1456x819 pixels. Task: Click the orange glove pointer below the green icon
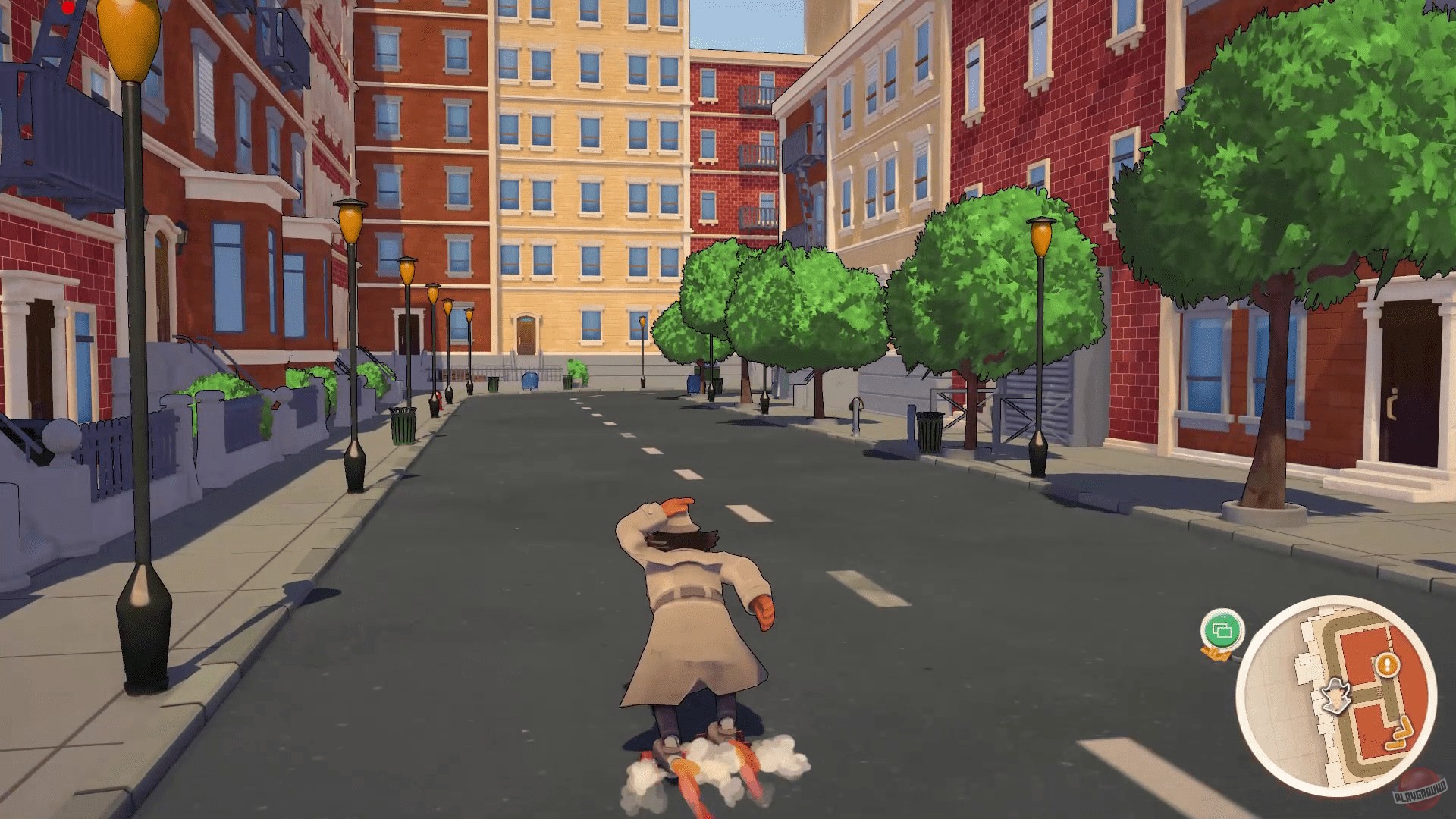[x=1216, y=654]
